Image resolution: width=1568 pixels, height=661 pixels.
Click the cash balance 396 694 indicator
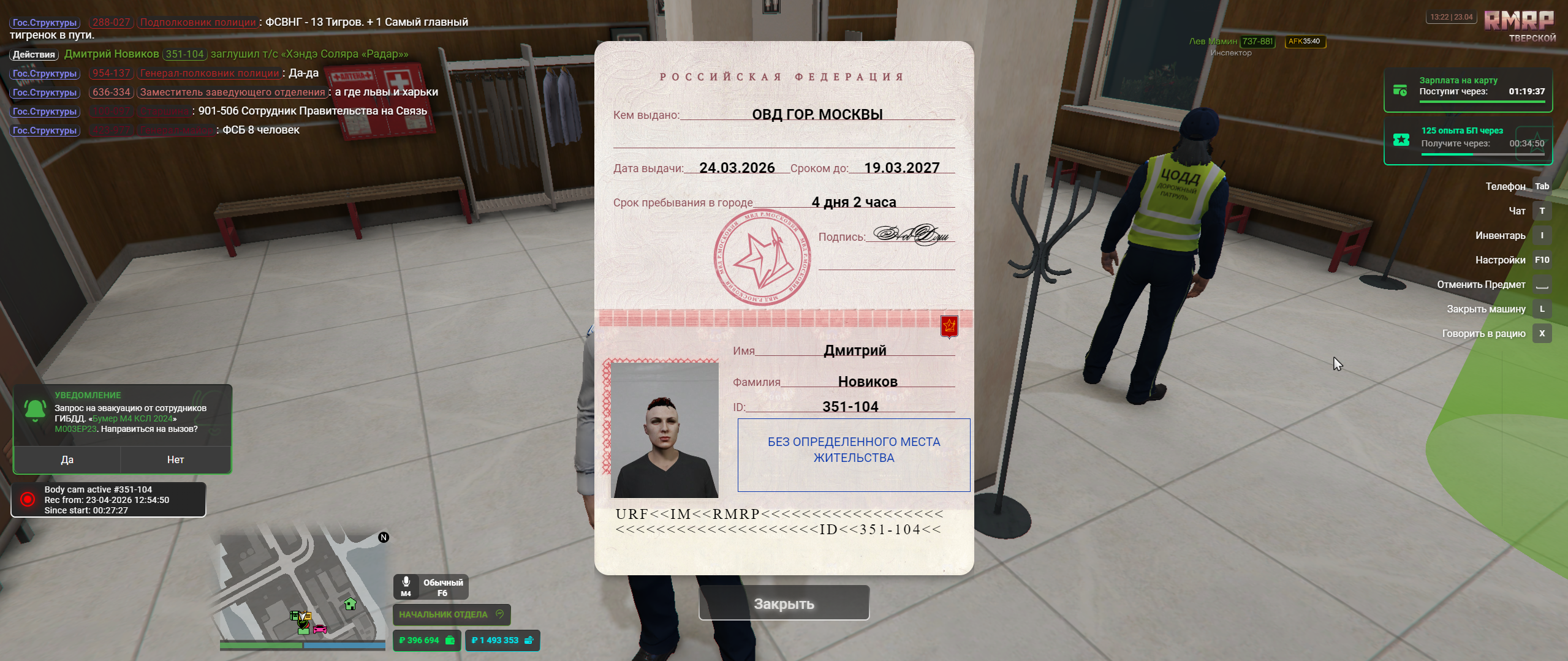426,640
